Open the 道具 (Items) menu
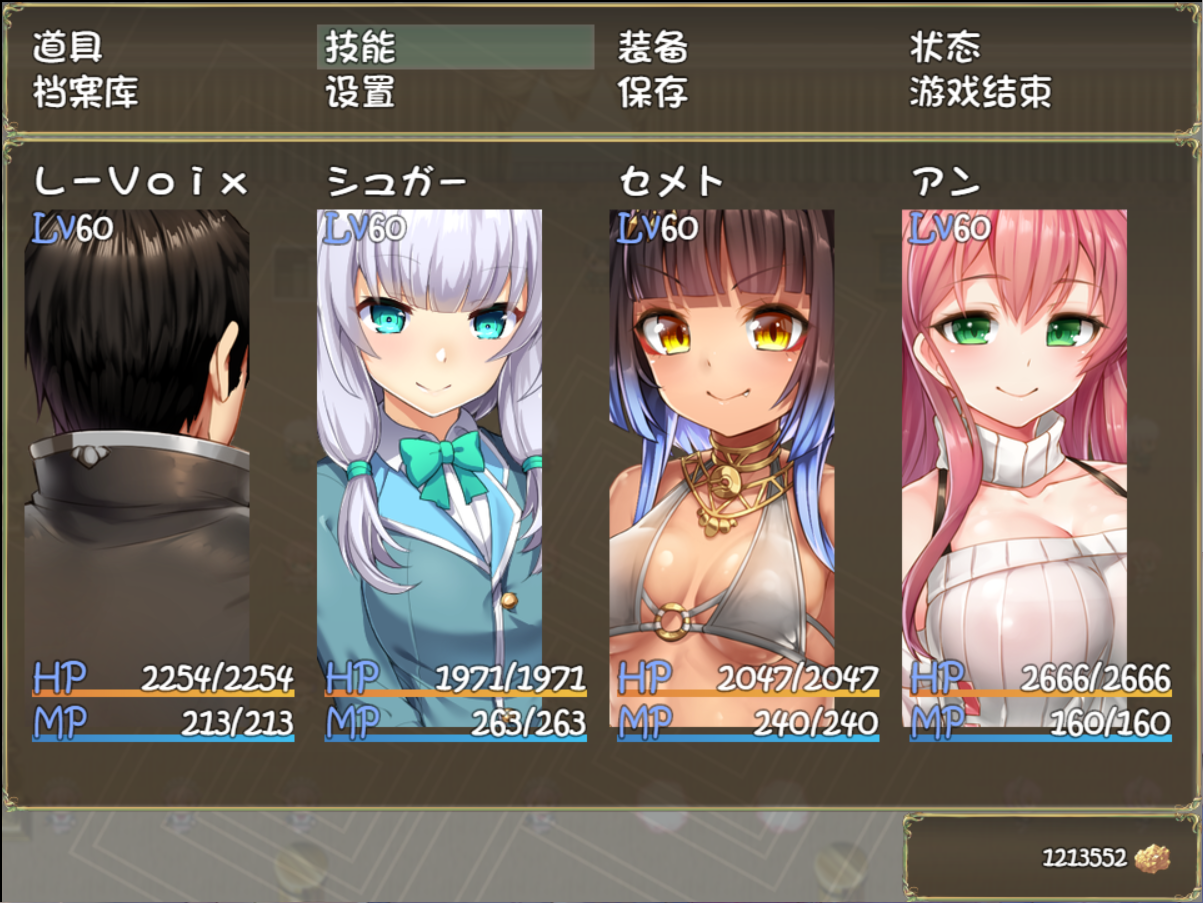The image size is (1203, 903). point(68,47)
